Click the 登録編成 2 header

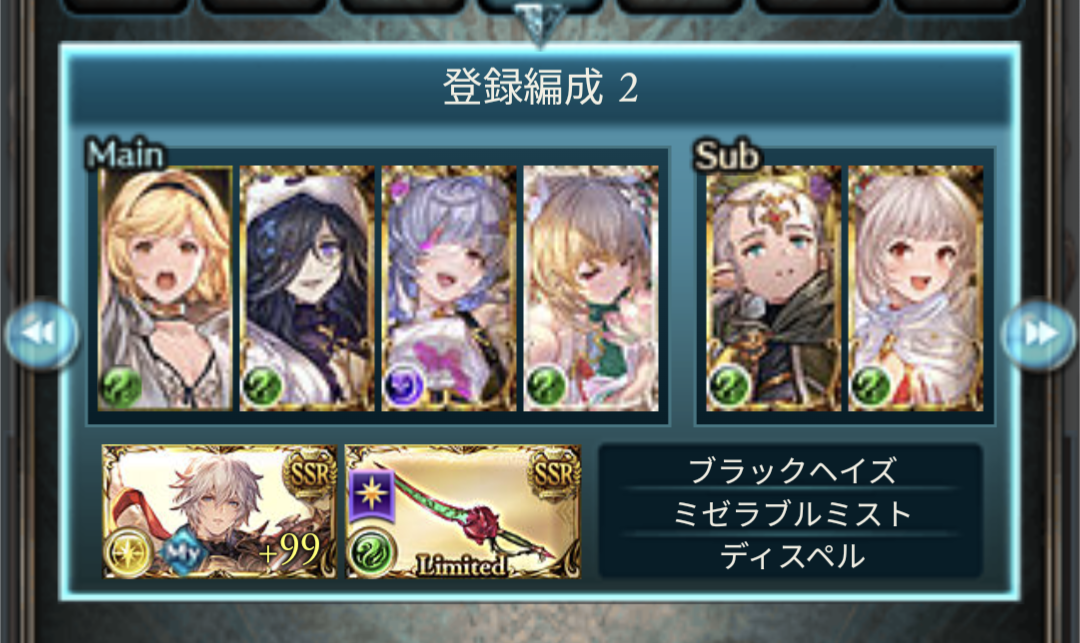click(x=540, y=89)
